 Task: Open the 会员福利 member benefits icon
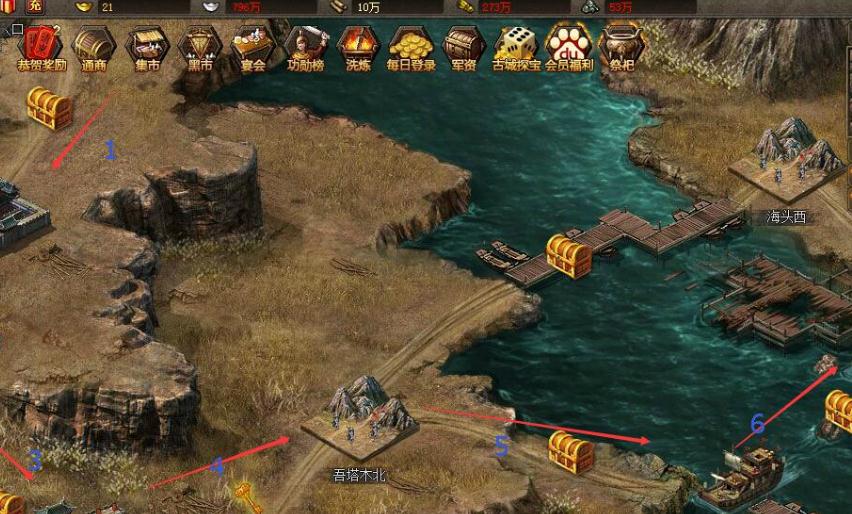click(x=569, y=45)
